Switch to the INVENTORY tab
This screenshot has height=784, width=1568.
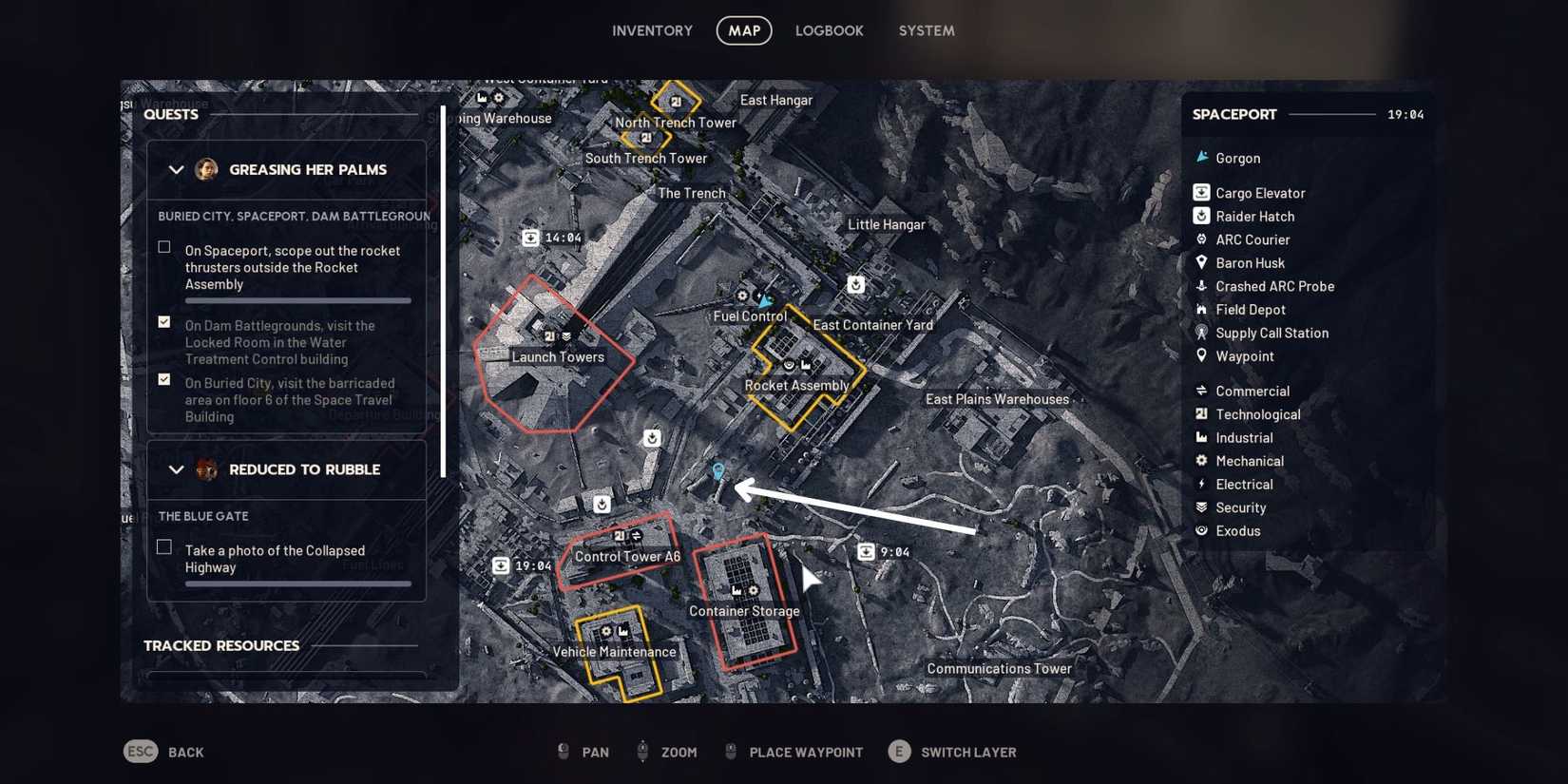(652, 30)
